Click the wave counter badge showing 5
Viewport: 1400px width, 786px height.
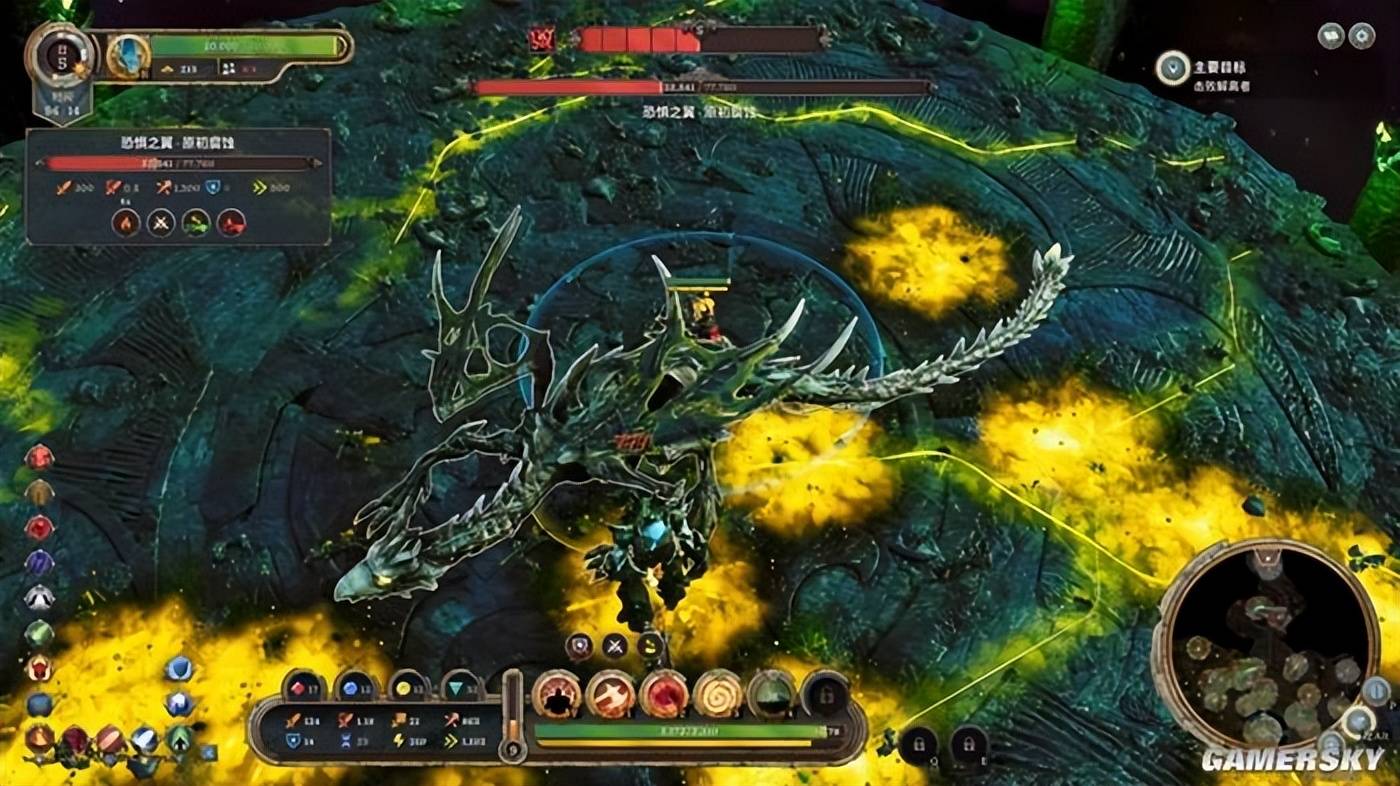click(62, 55)
